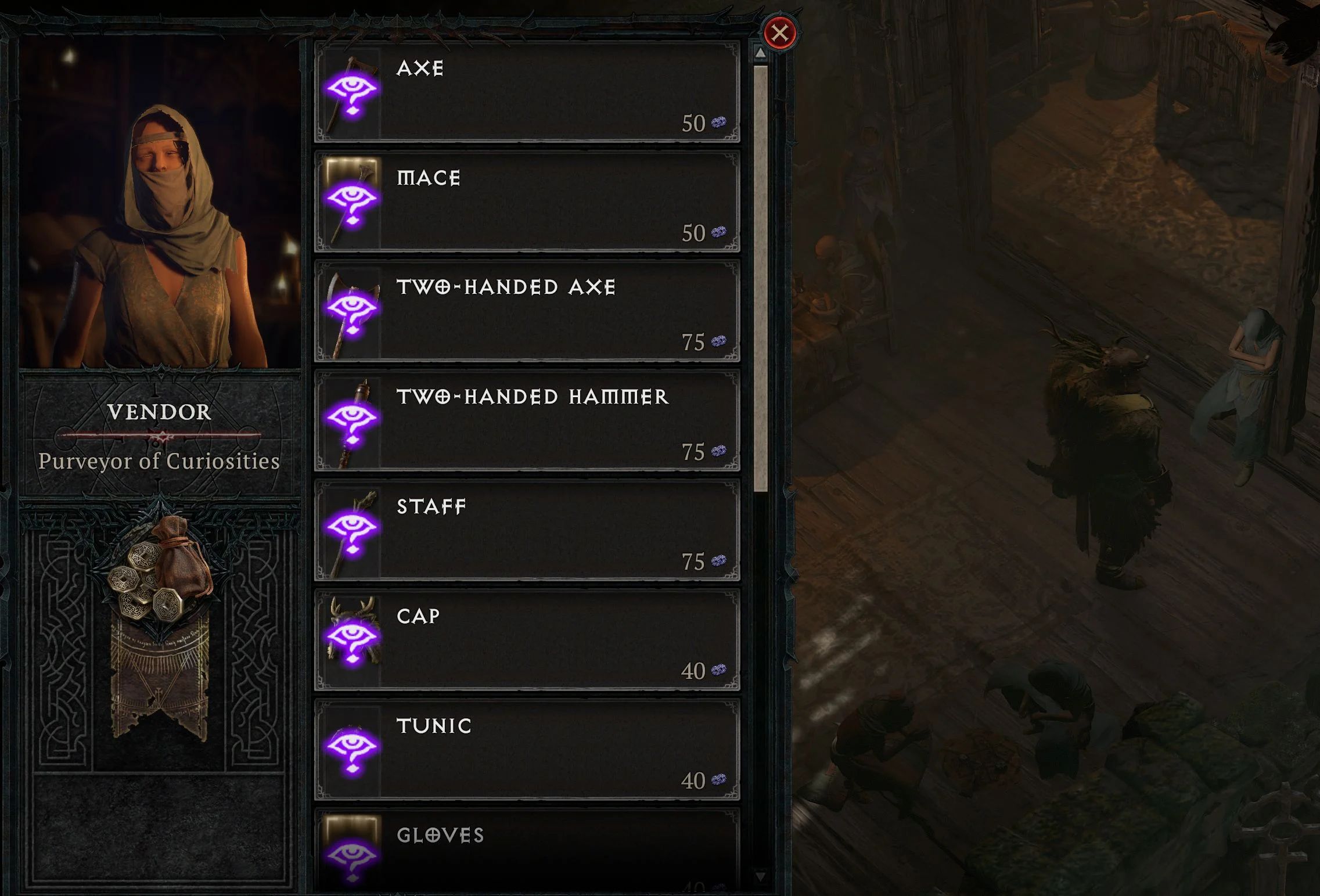Purchase the Mace item
Viewport: 1320px width, 896px height.
click(527, 201)
